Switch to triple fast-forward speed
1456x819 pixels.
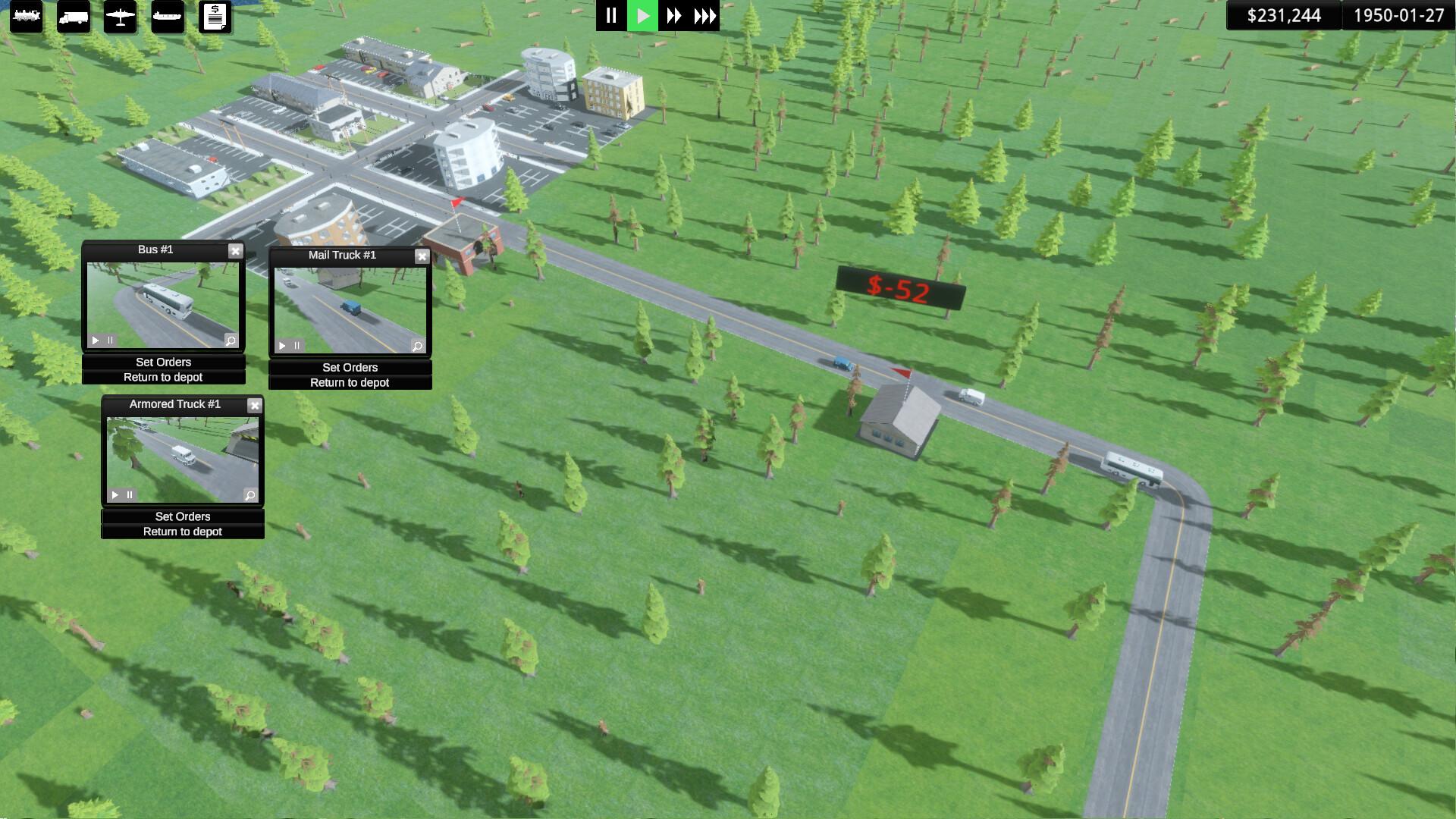(x=705, y=16)
